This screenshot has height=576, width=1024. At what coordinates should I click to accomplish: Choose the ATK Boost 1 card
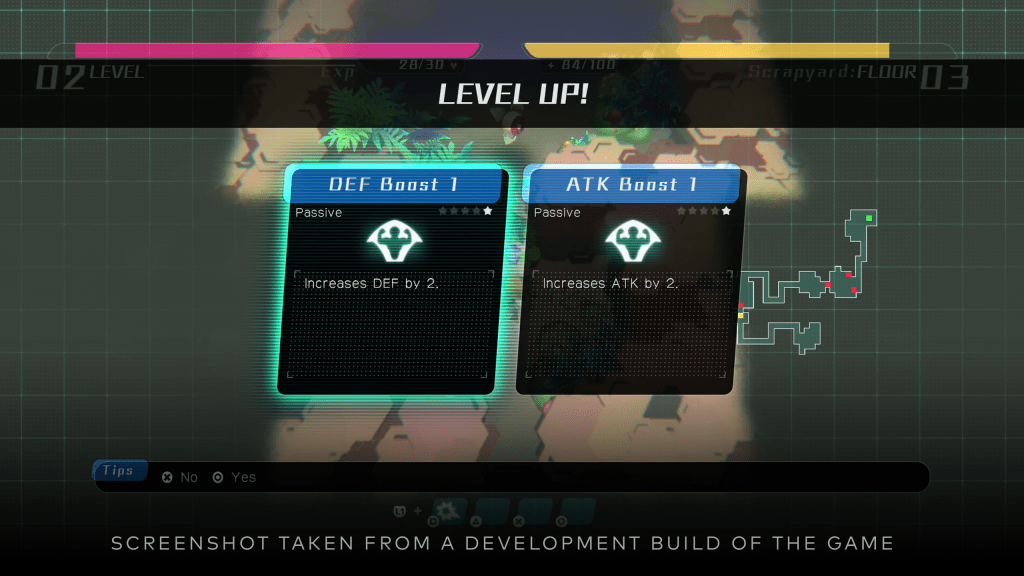tap(630, 280)
